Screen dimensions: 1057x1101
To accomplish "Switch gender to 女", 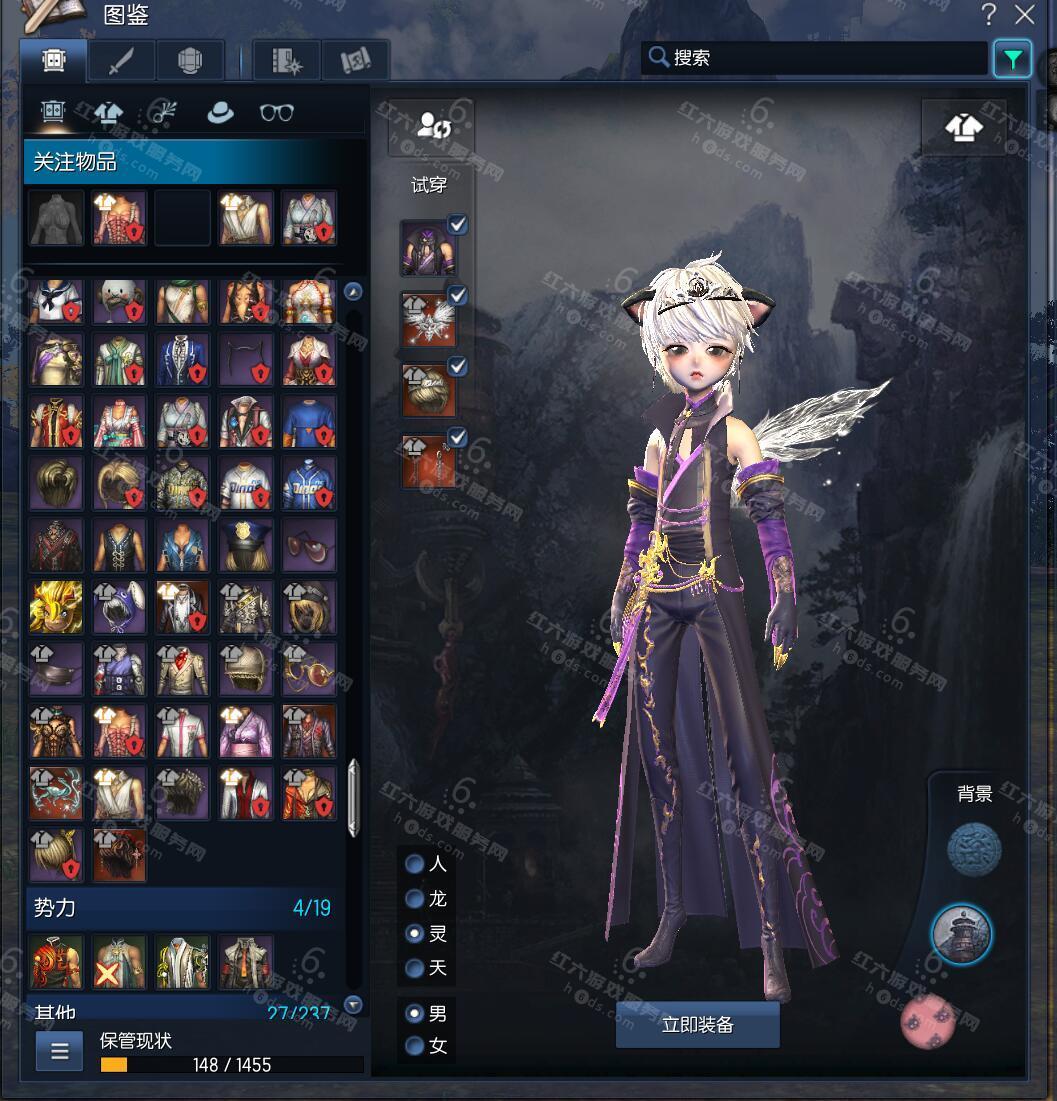I will [415, 1047].
